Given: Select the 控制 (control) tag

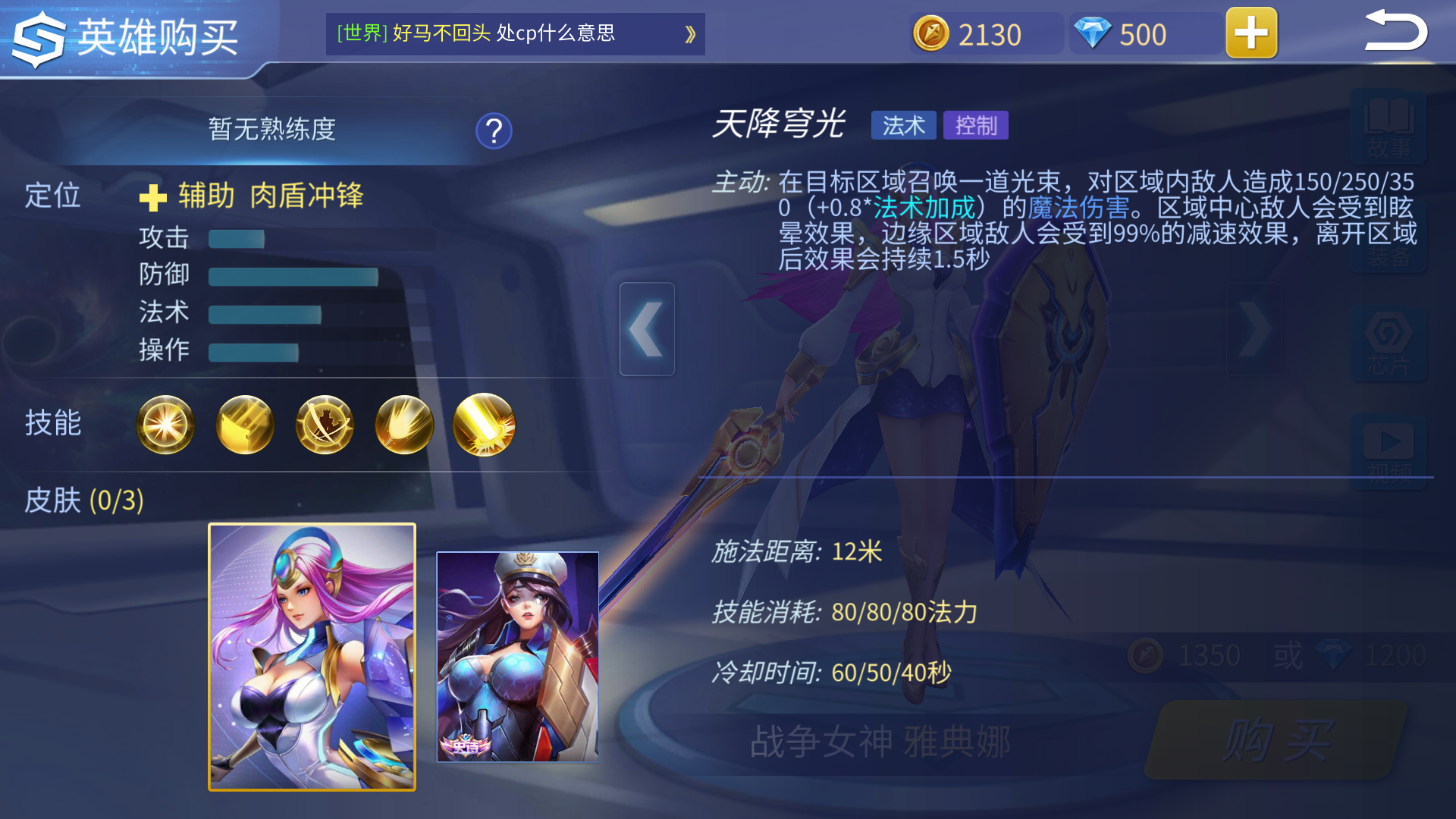Looking at the screenshot, I should pyautogui.click(x=975, y=124).
